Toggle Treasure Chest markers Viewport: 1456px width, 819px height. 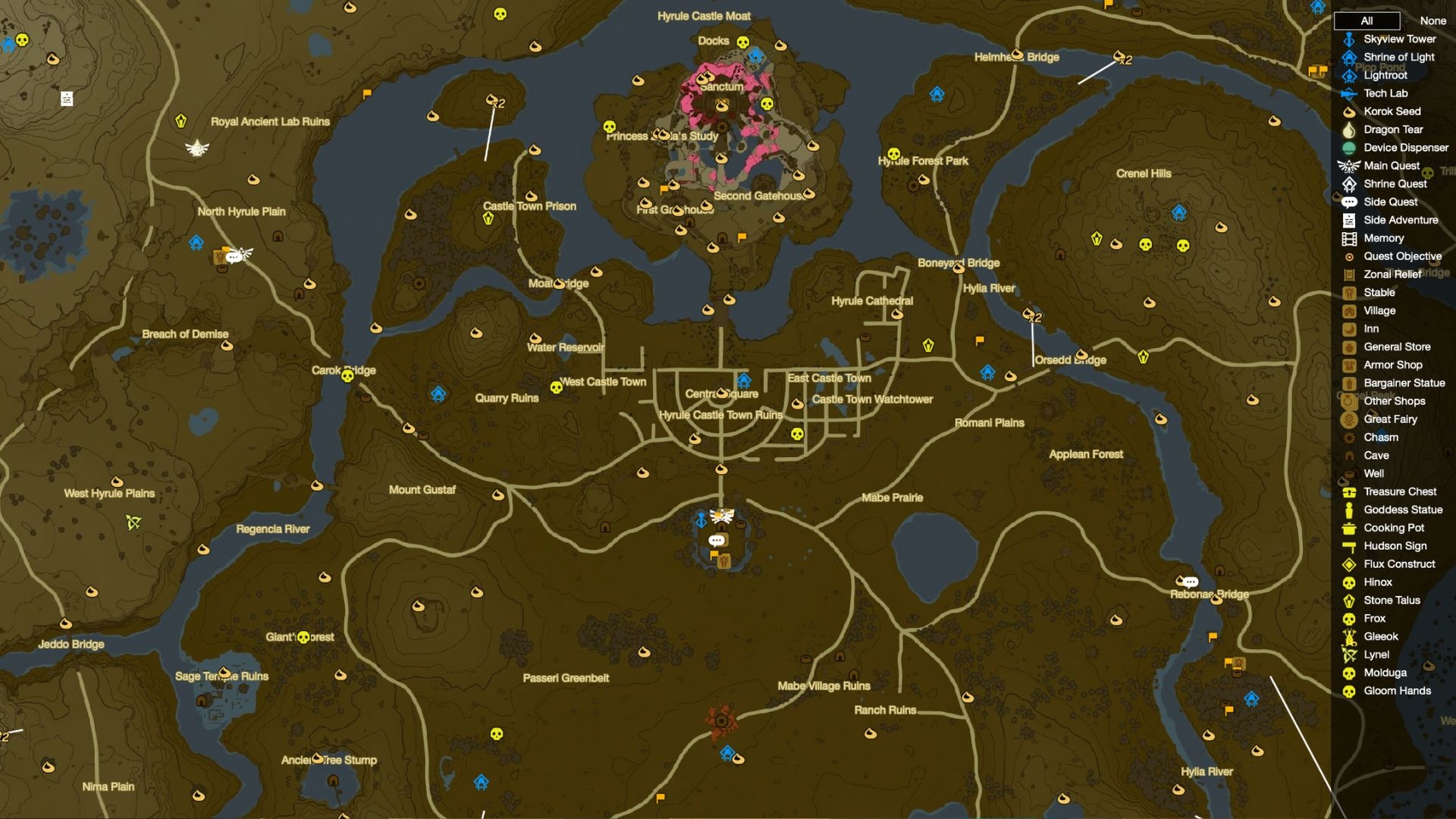pos(1399,491)
